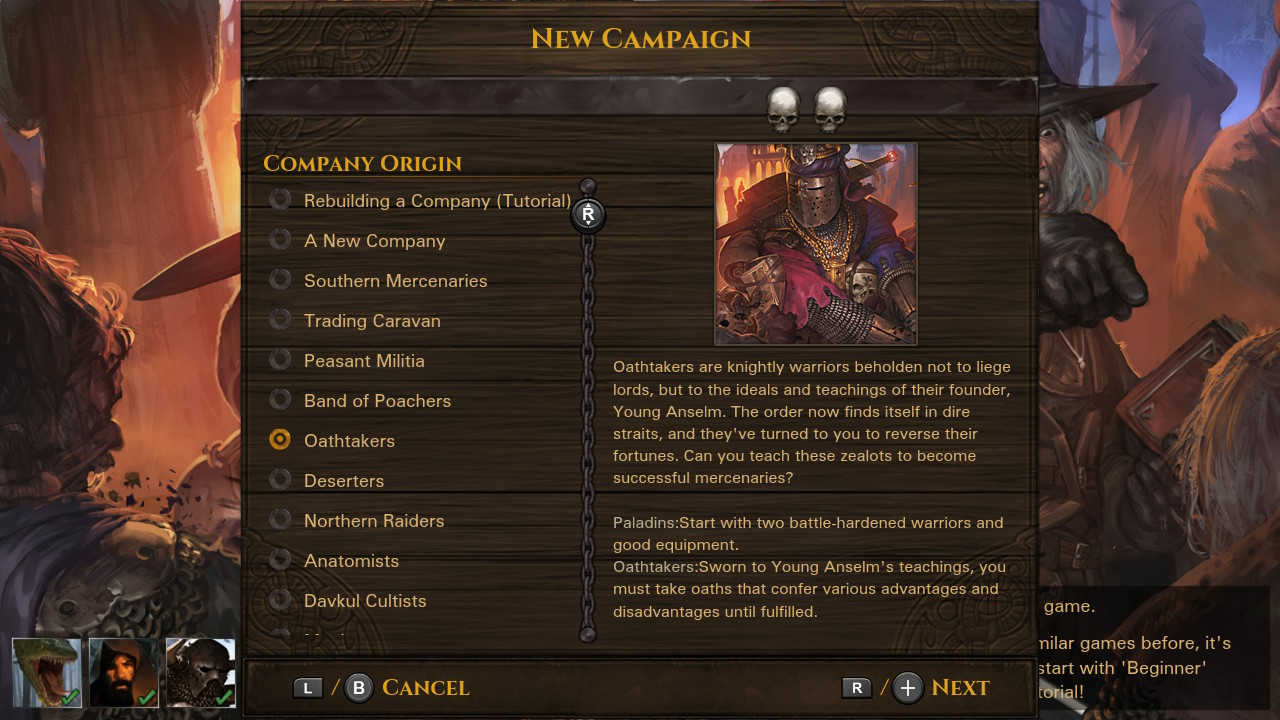The height and width of the screenshot is (720, 1280).
Task: Click the Oathtakers knight artwork image
Action: [815, 243]
